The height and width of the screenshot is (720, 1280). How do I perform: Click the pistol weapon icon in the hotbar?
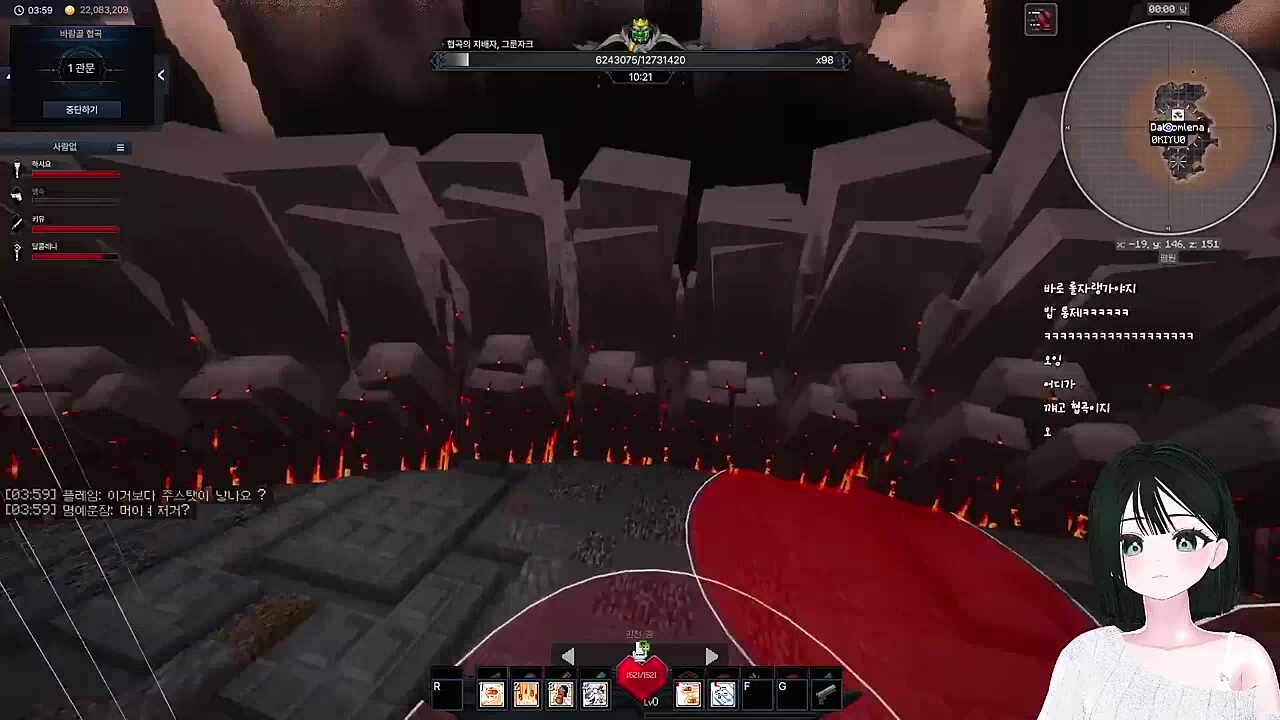(825, 693)
